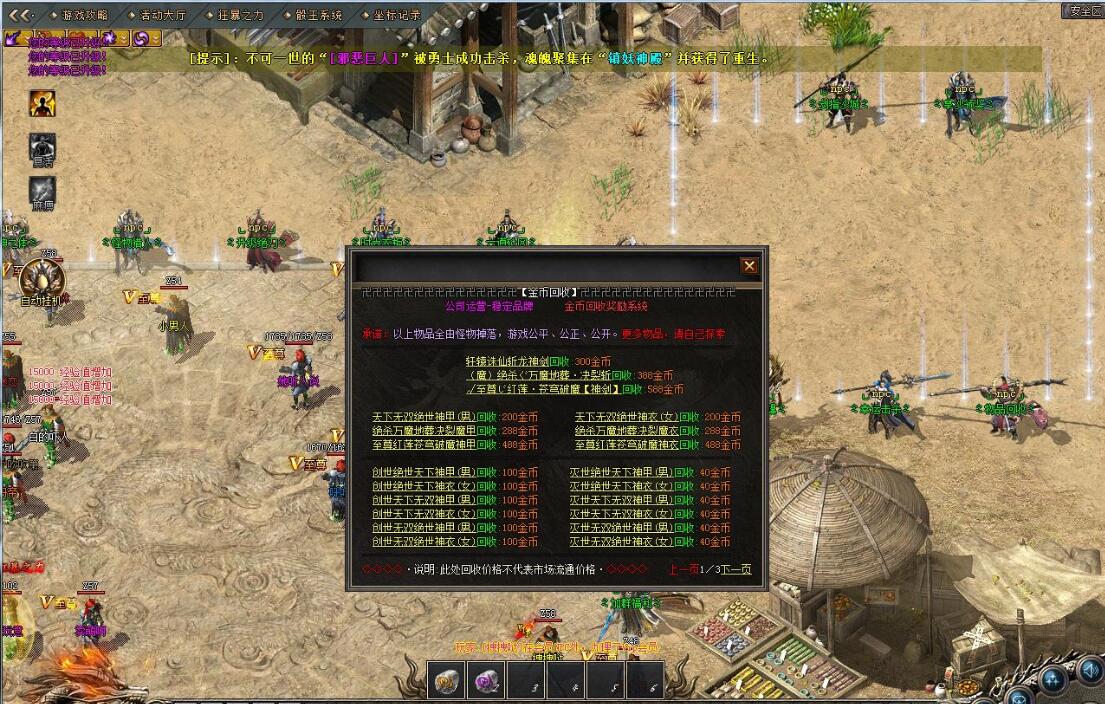Open the 活动大厅 menu
The image size is (1105, 704).
[x=161, y=15]
